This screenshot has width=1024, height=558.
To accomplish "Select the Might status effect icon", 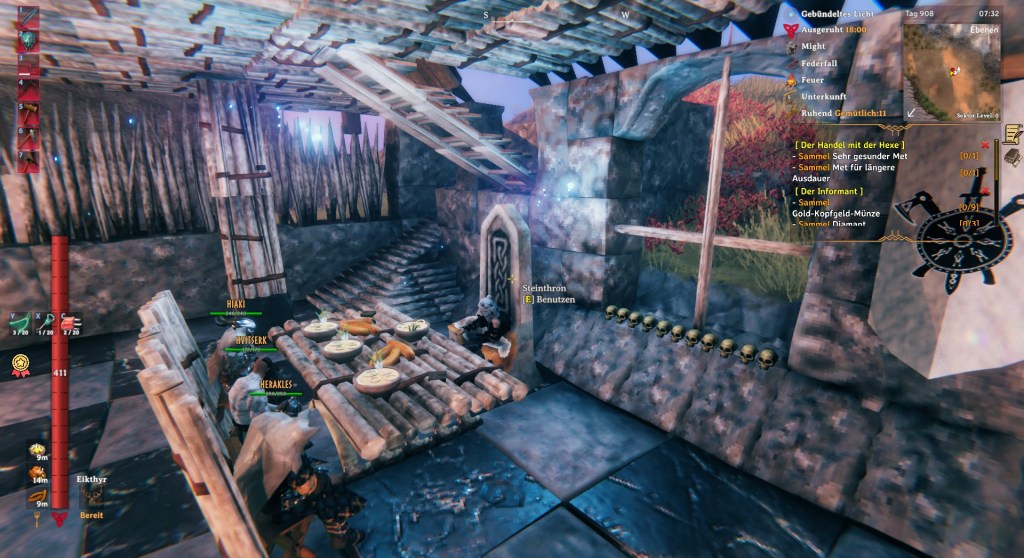I will 790,46.
